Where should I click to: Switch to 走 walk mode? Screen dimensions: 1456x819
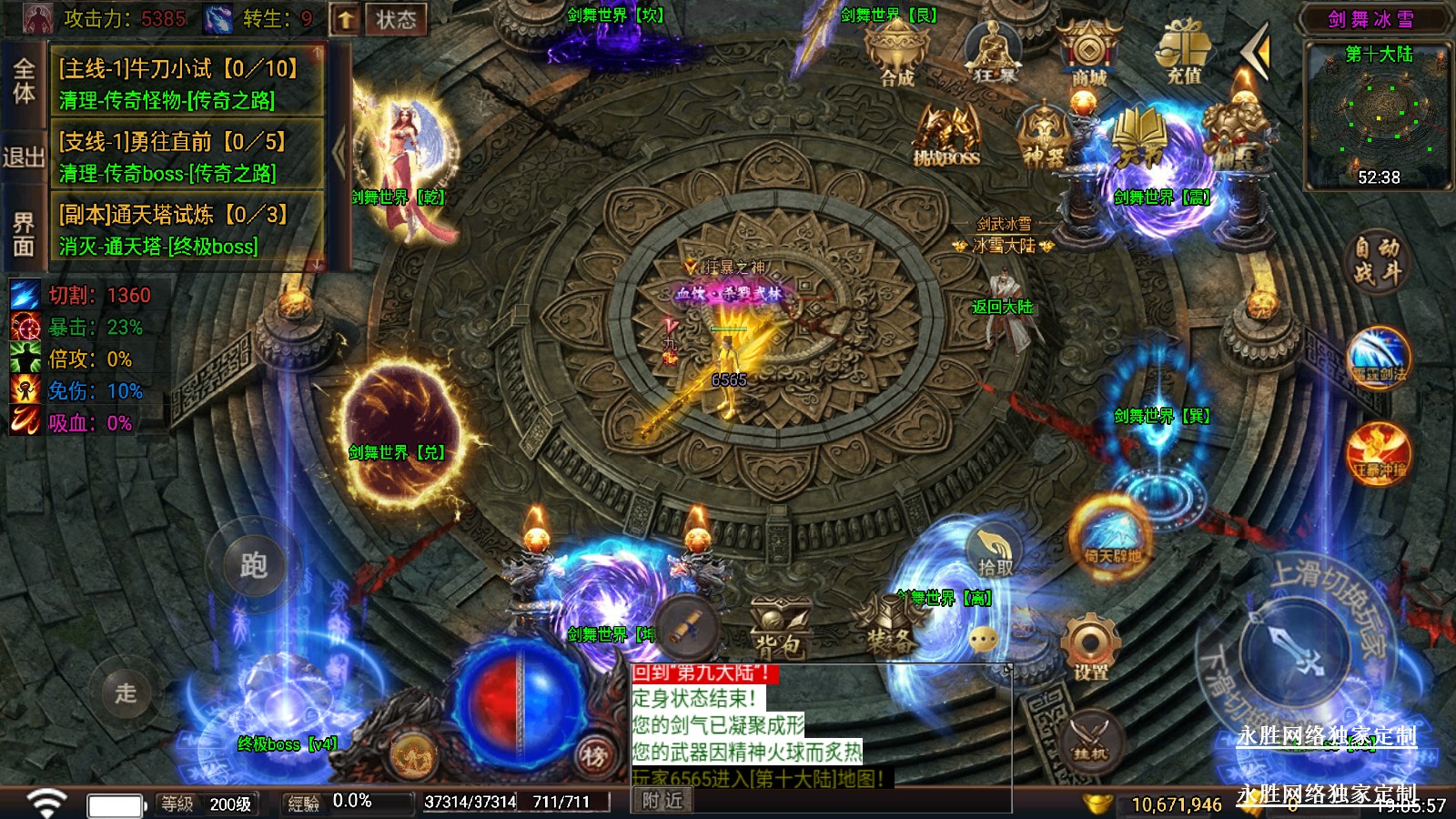125,693
